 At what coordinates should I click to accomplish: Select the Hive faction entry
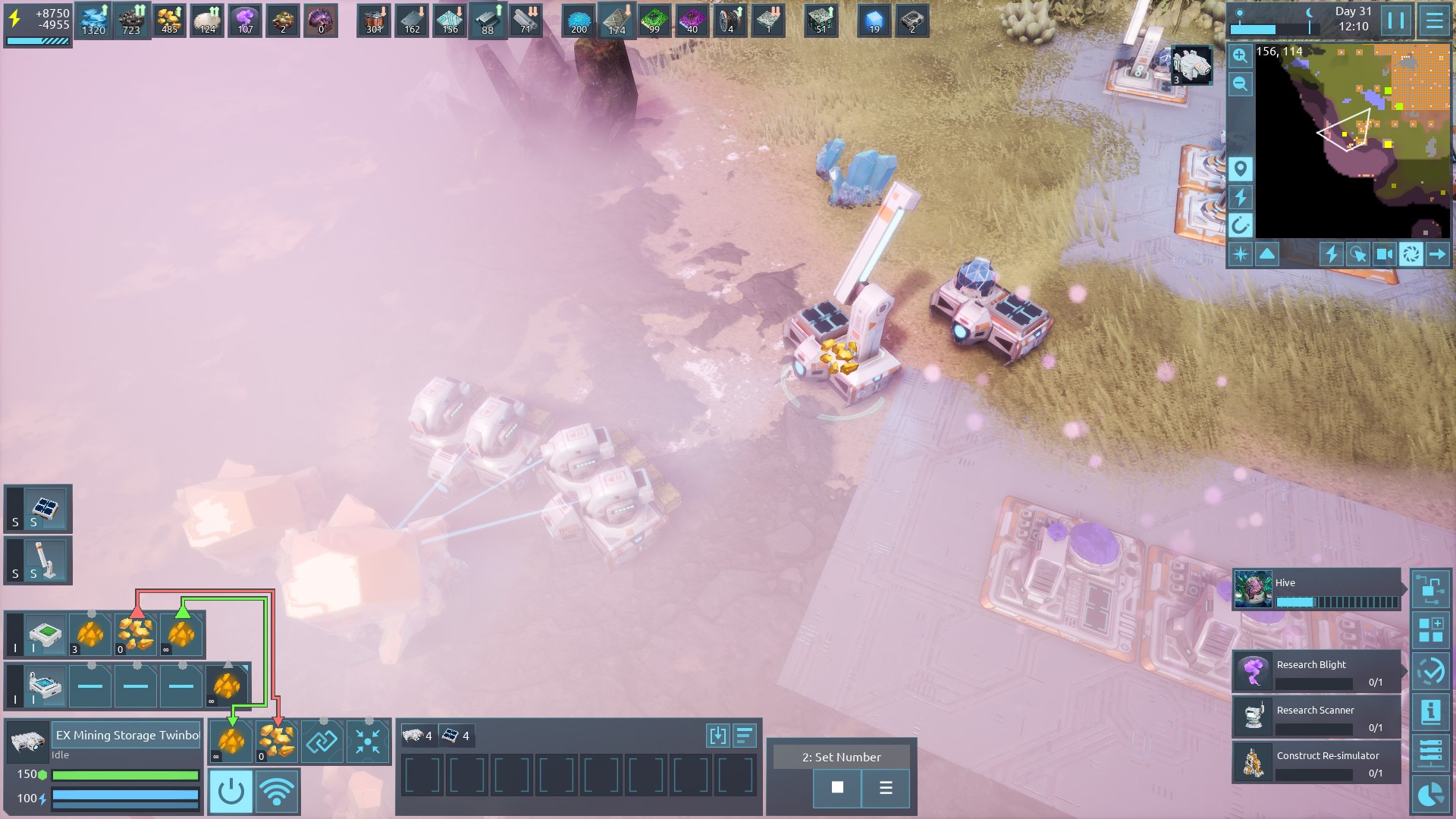pyautogui.click(x=1316, y=590)
